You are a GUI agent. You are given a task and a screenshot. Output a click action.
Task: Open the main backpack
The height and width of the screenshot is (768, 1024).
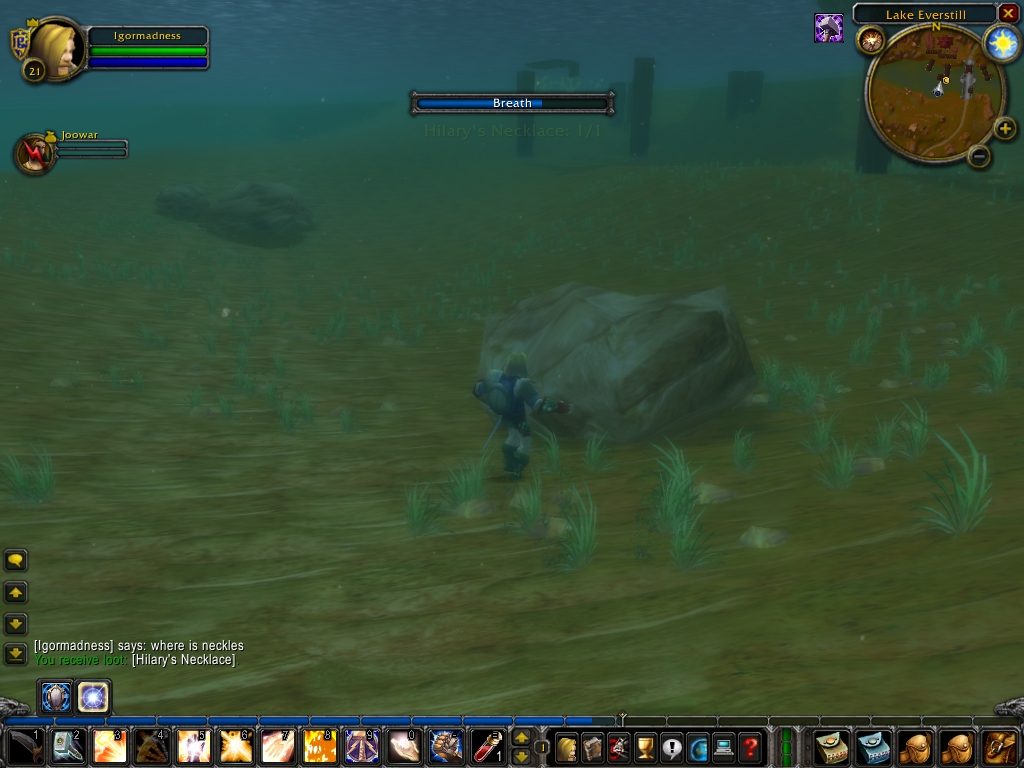tap(999, 747)
